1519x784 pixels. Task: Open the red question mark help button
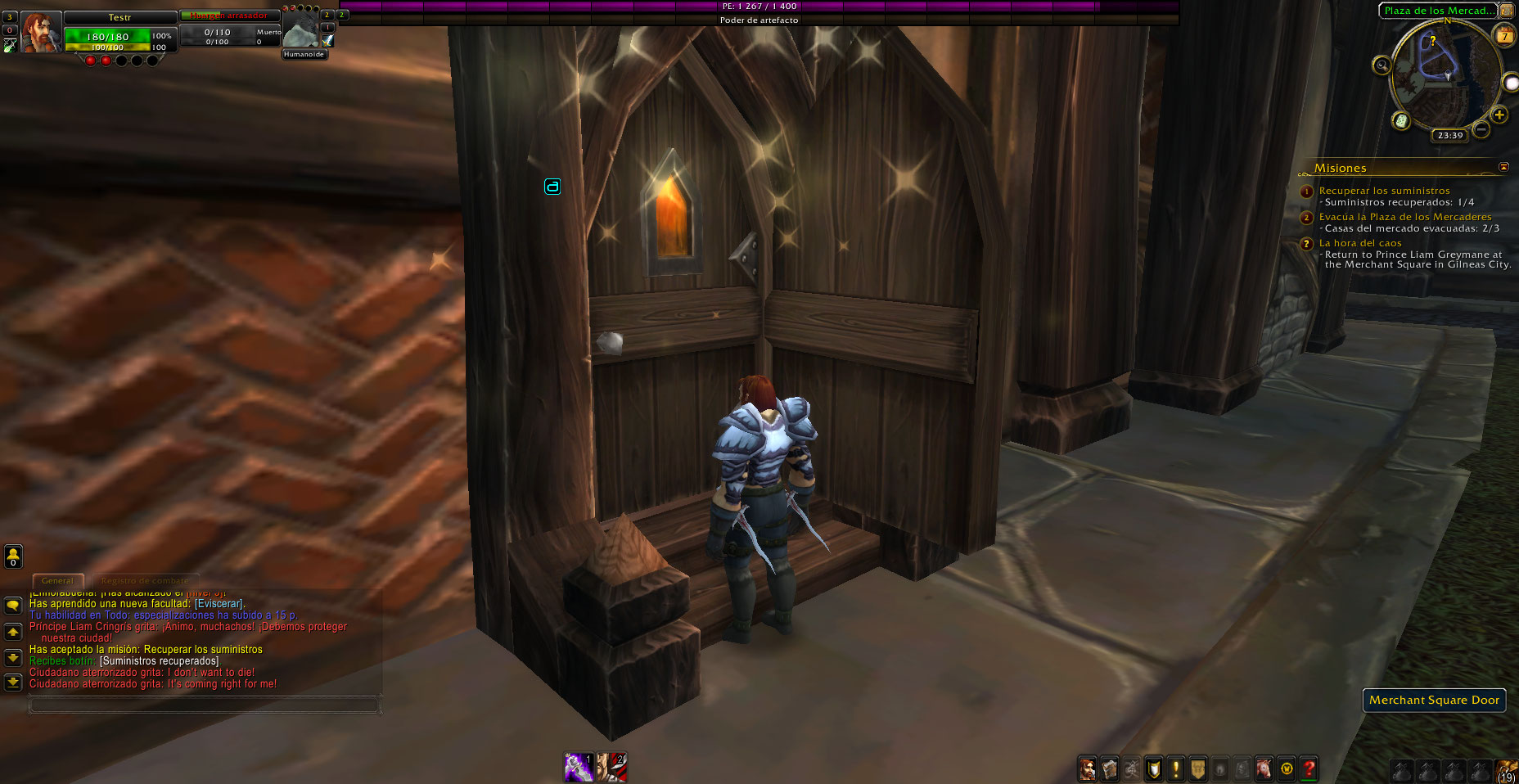coord(1309,769)
